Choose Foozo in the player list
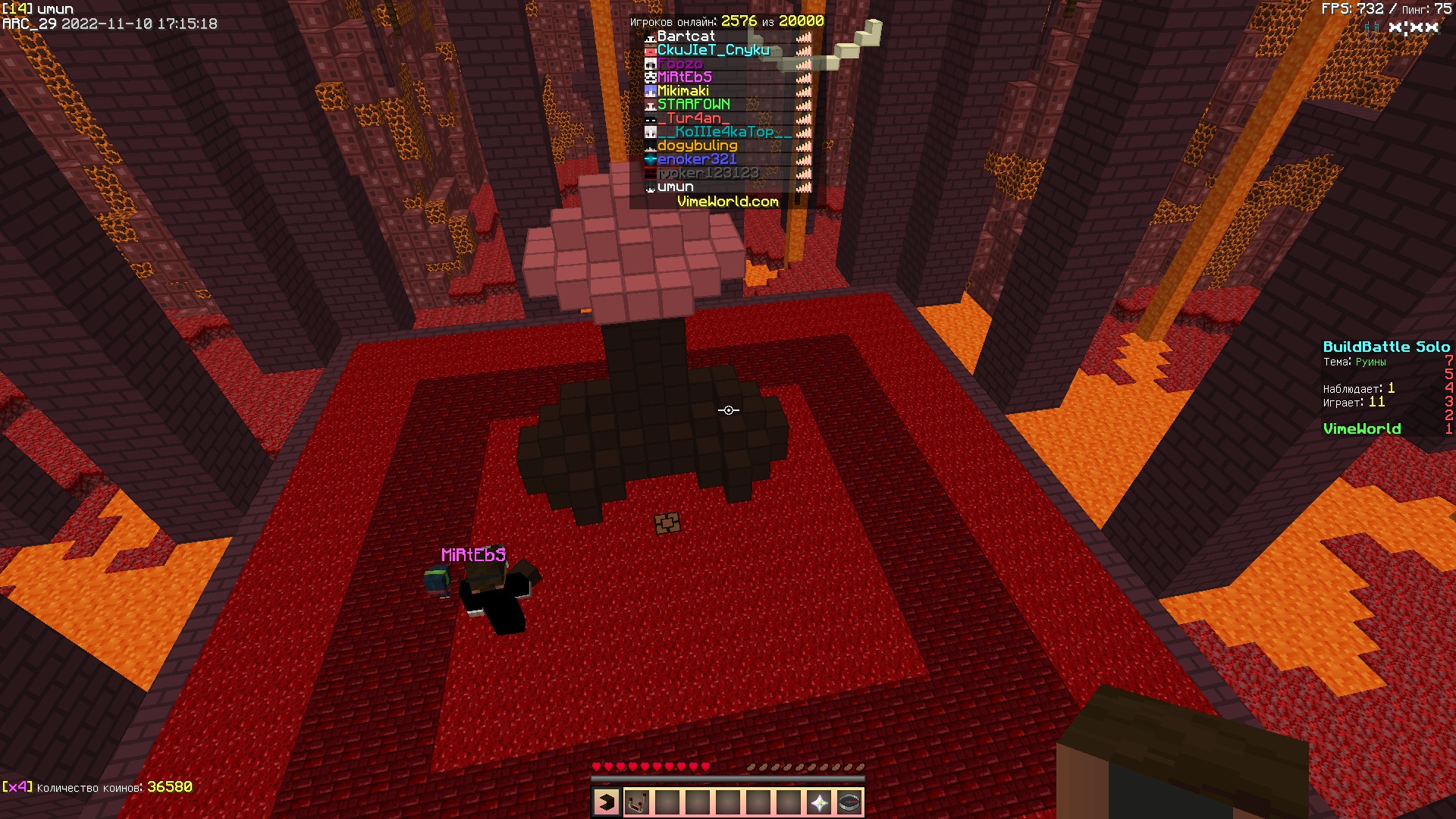The image size is (1456, 819). (x=679, y=64)
